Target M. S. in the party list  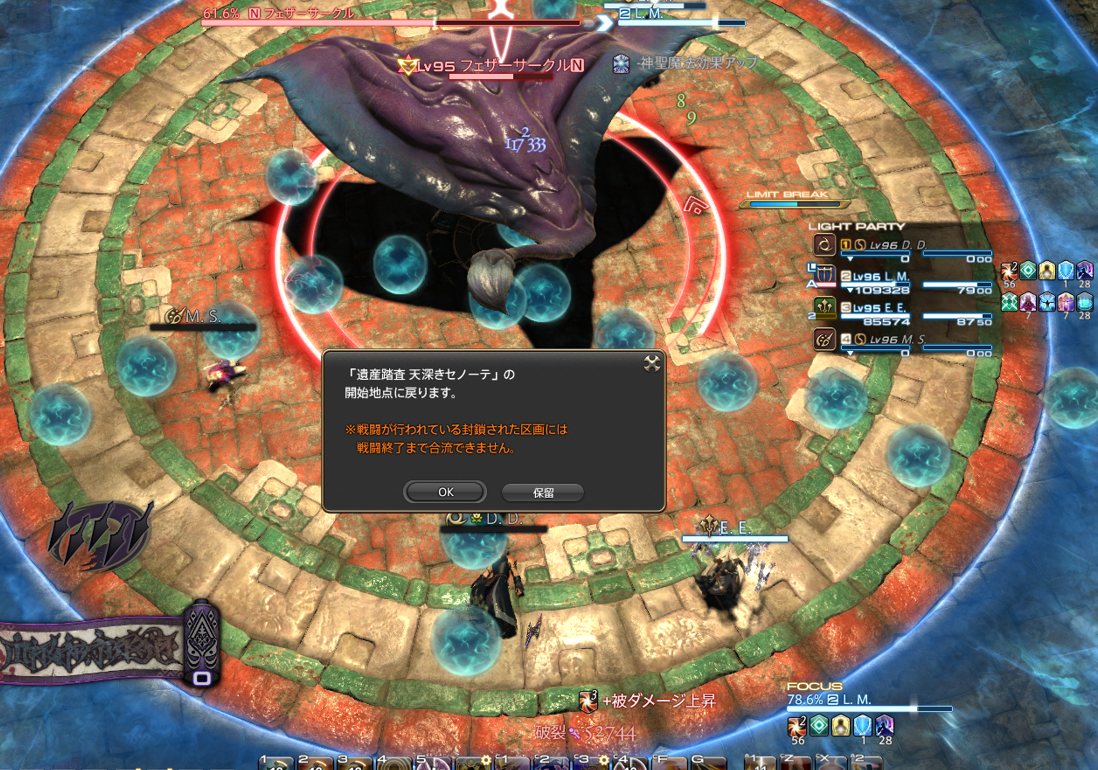(x=898, y=340)
